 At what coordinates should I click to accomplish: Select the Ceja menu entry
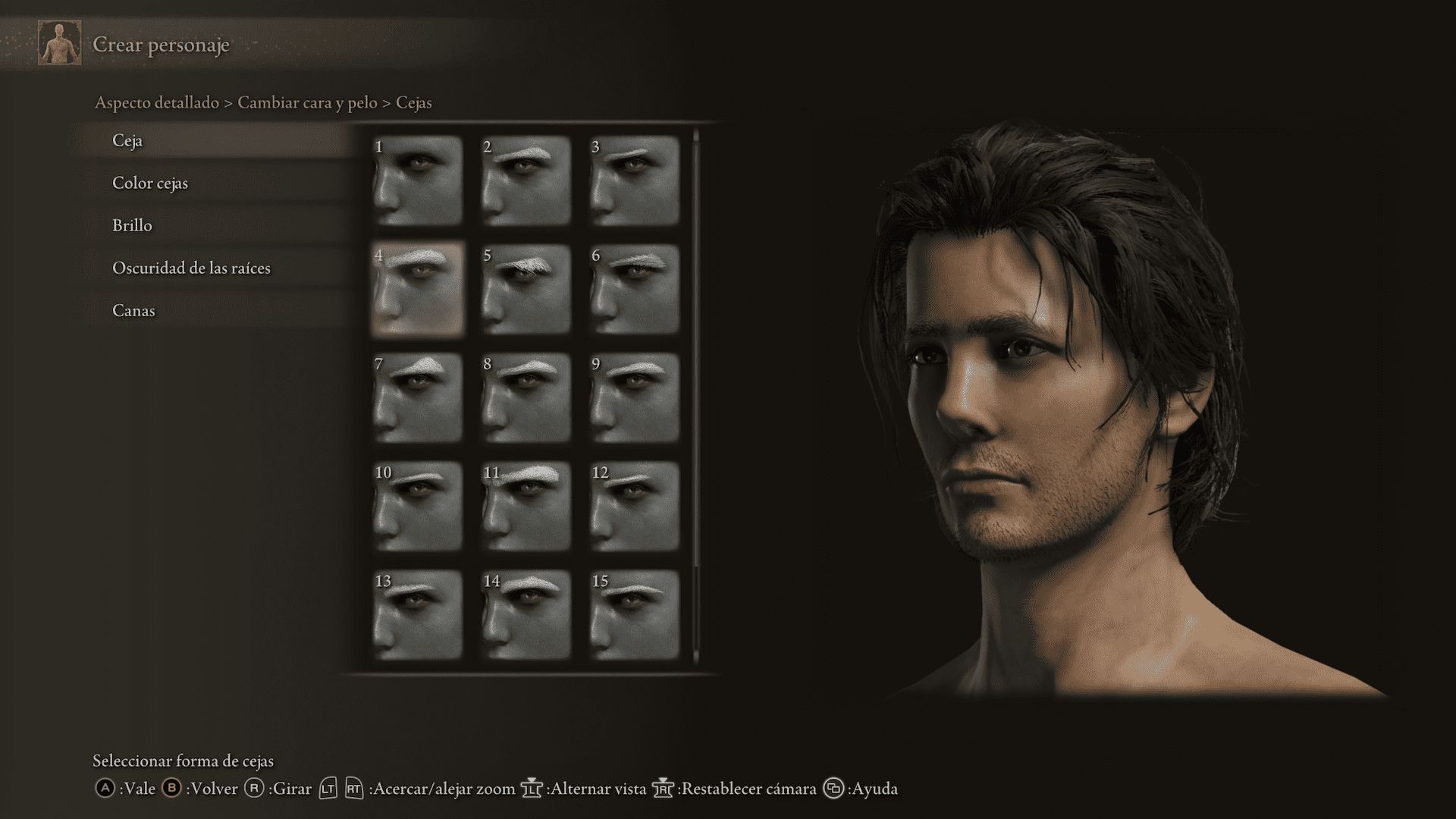tap(127, 141)
